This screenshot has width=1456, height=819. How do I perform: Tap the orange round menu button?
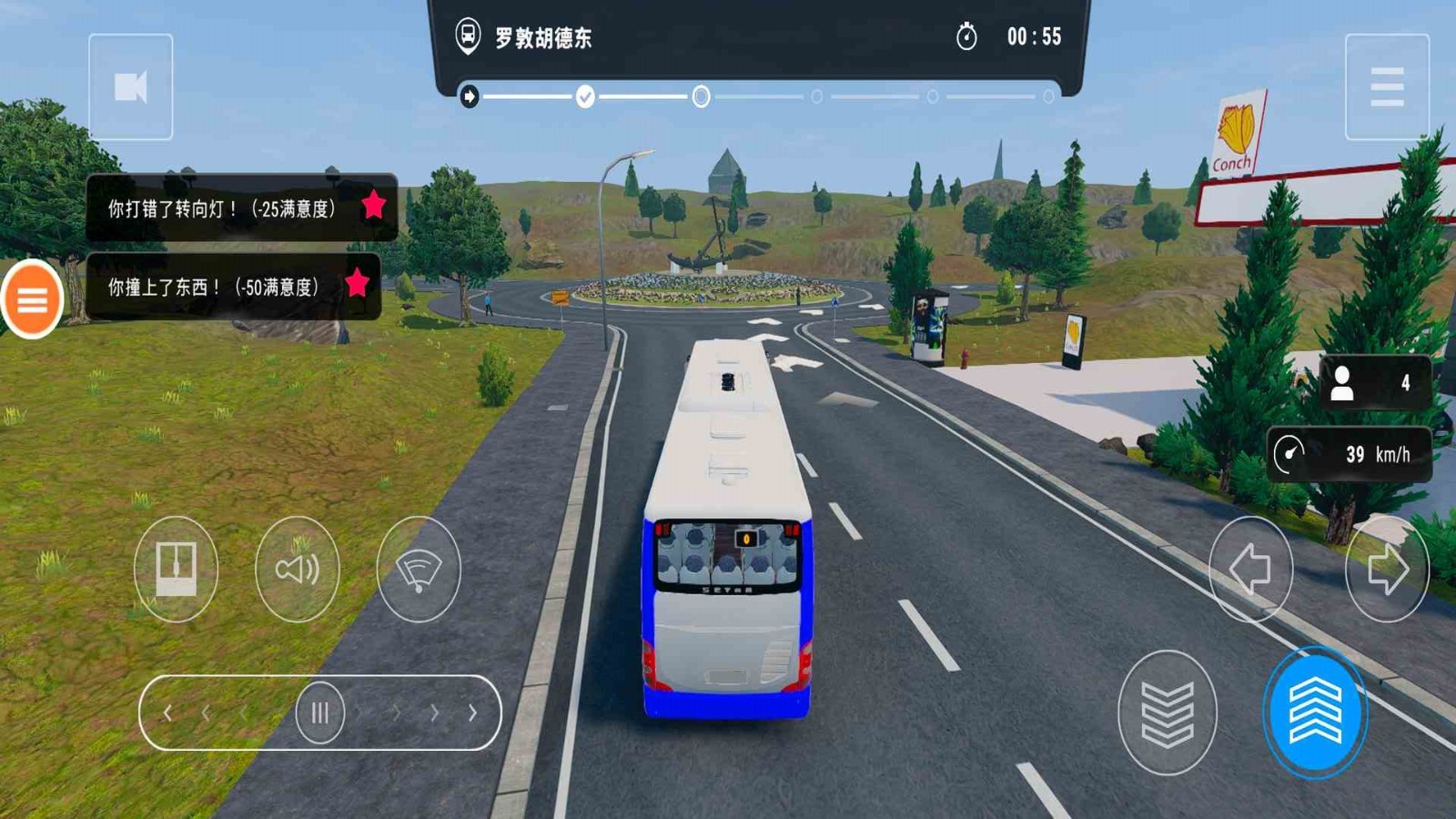click(33, 299)
